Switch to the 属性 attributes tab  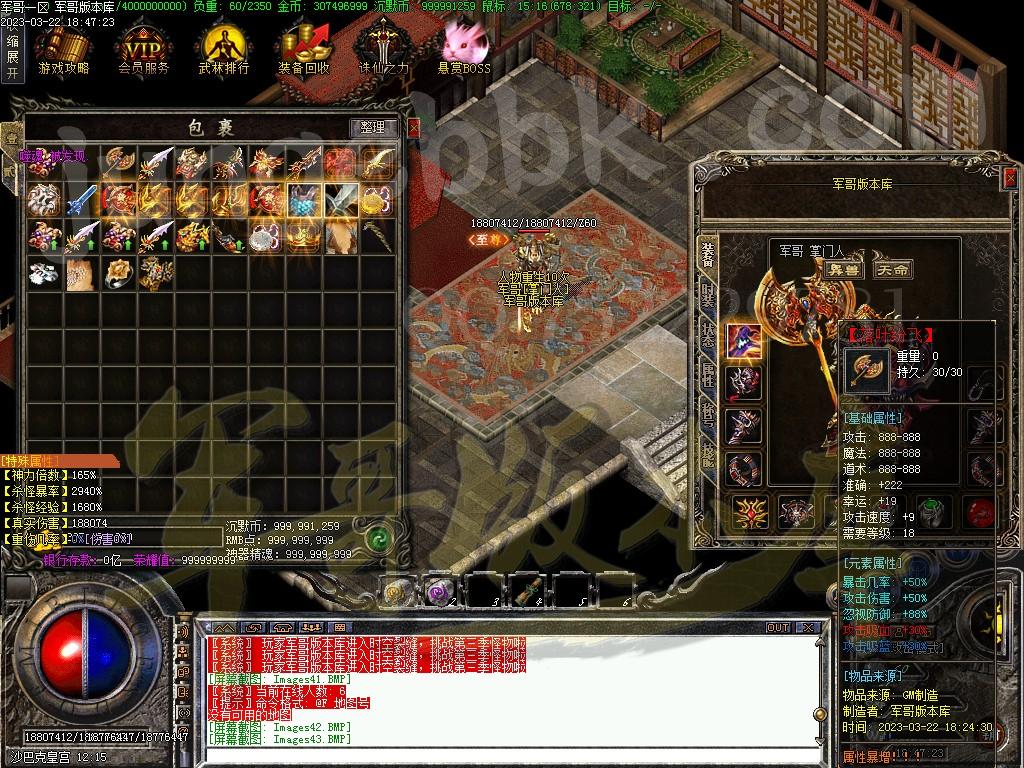pyautogui.click(x=707, y=376)
